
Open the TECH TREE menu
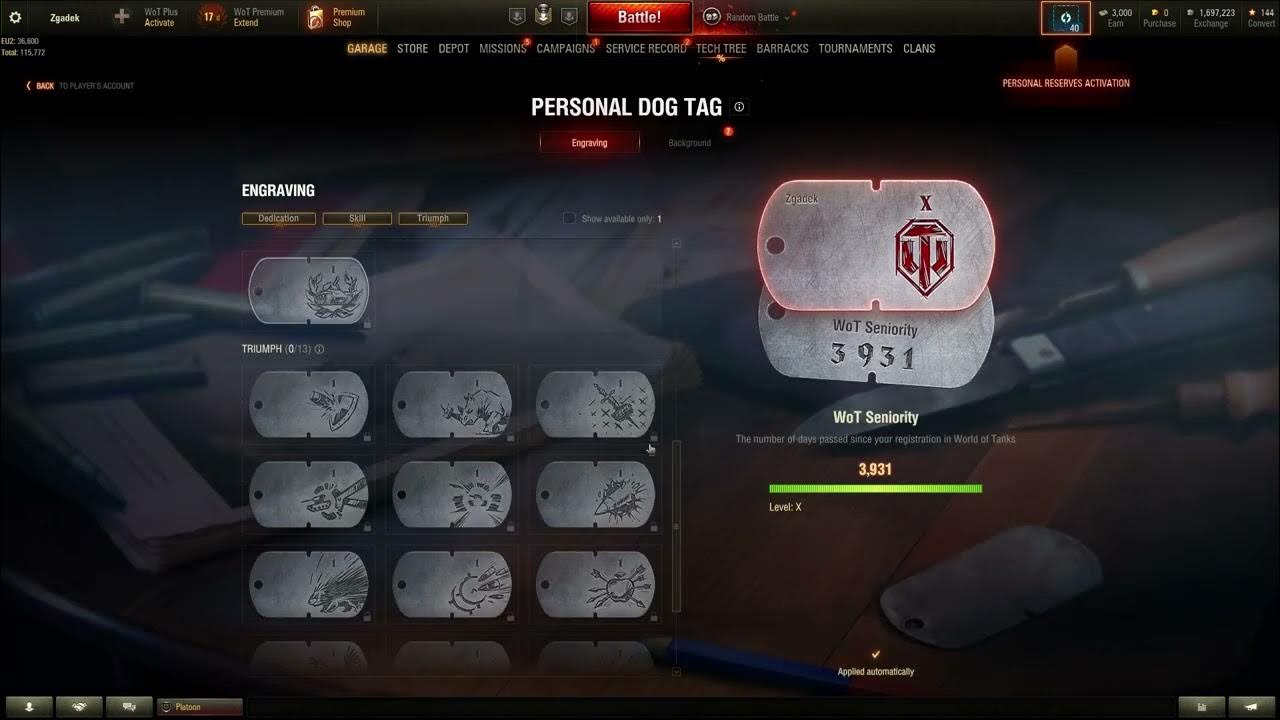pyautogui.click(x=721, y=48)
